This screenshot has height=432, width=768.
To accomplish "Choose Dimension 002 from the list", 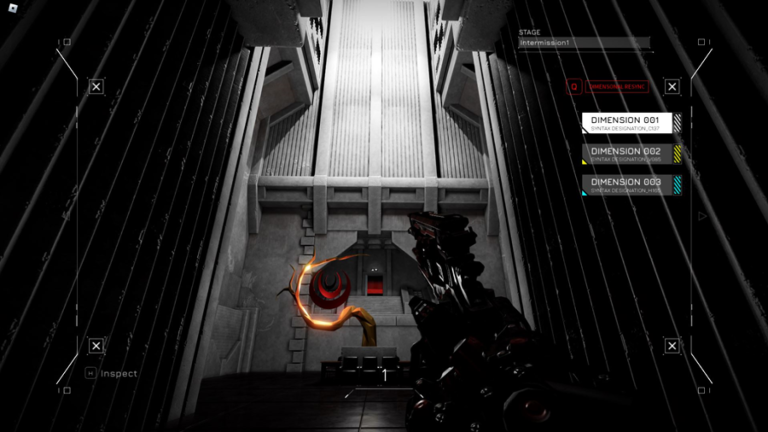I will [x=631, y=154].
